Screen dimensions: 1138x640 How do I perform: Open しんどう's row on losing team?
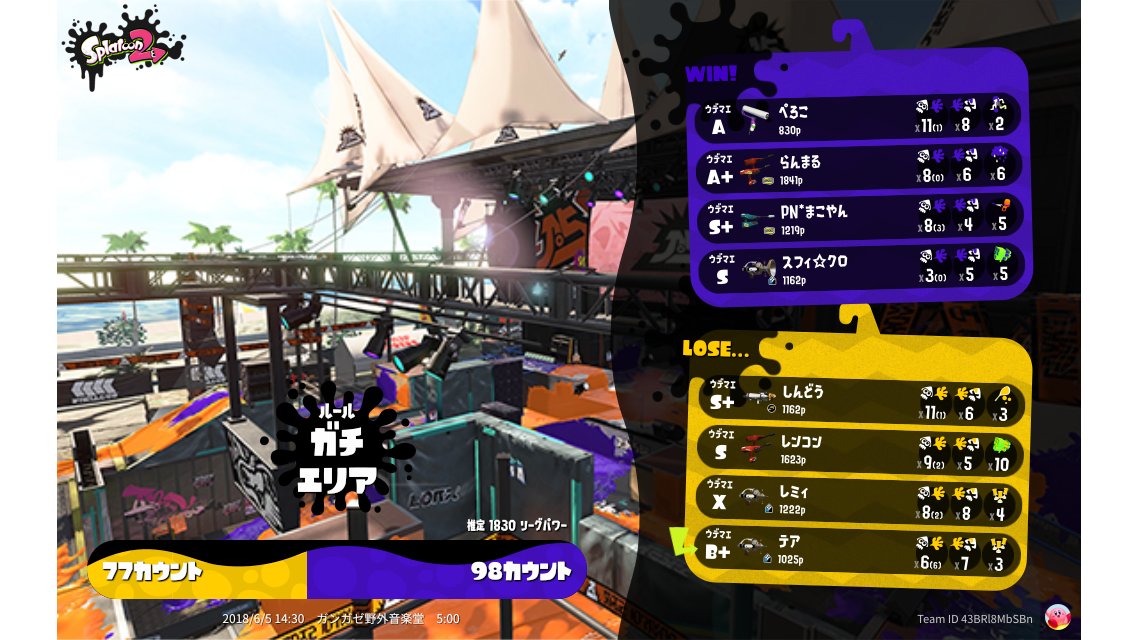point(858,402)
